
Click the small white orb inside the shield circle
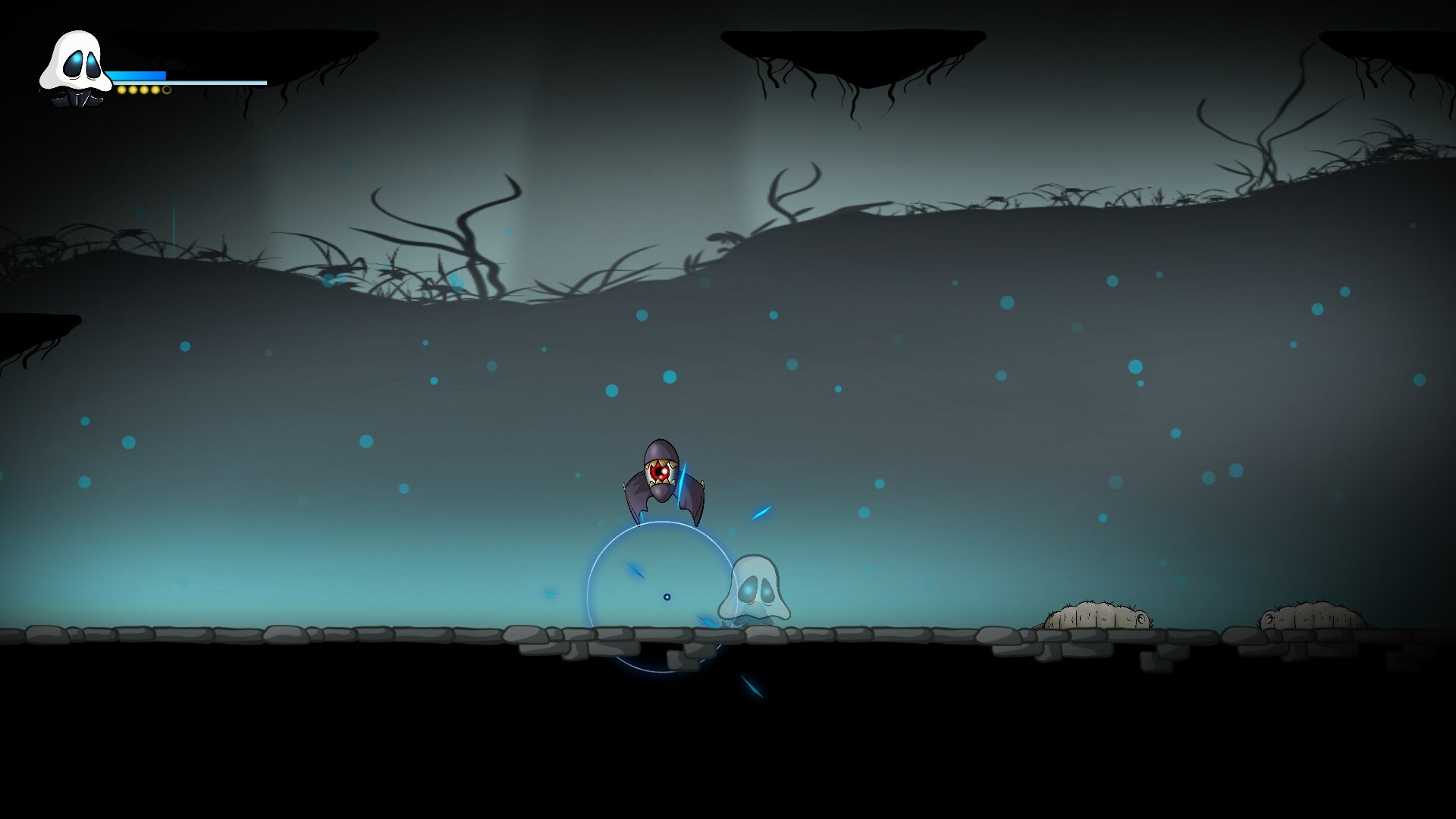pyautogui.click(x=667, y=595)
